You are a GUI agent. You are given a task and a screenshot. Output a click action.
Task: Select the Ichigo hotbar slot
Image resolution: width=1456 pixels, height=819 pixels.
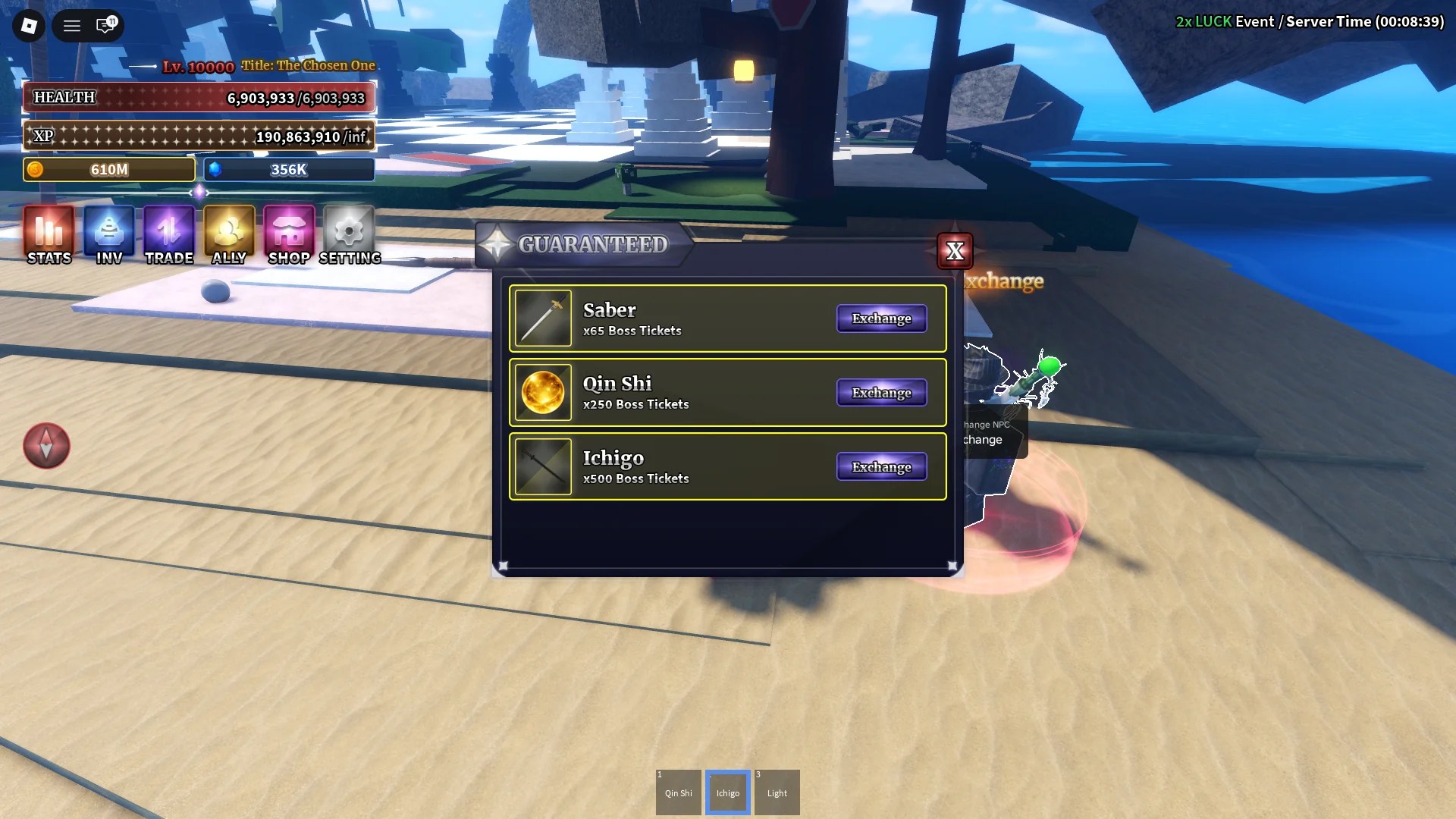point(727,792)
